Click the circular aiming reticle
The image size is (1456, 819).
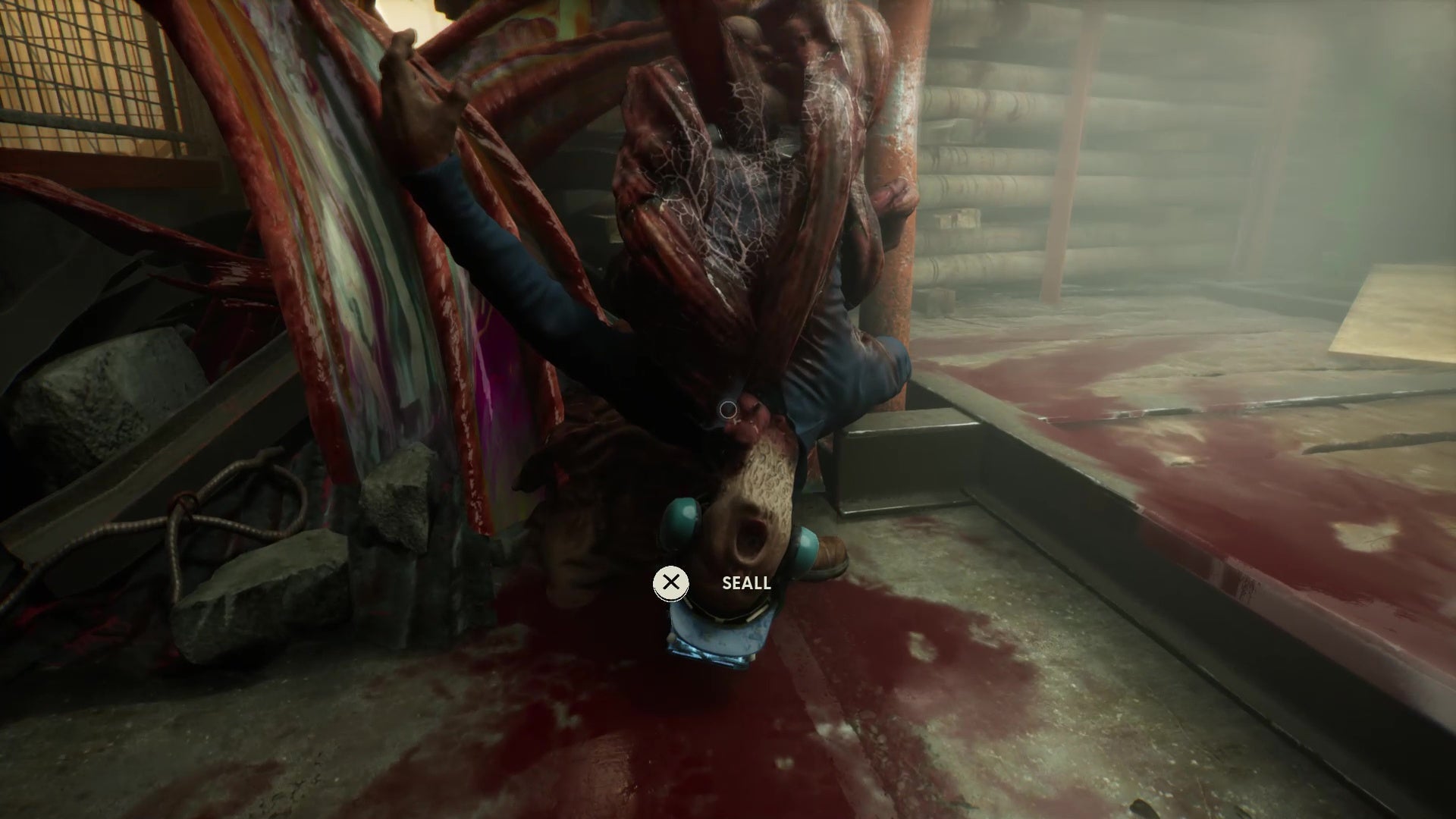pyautogui.click(x=727, y=408)
